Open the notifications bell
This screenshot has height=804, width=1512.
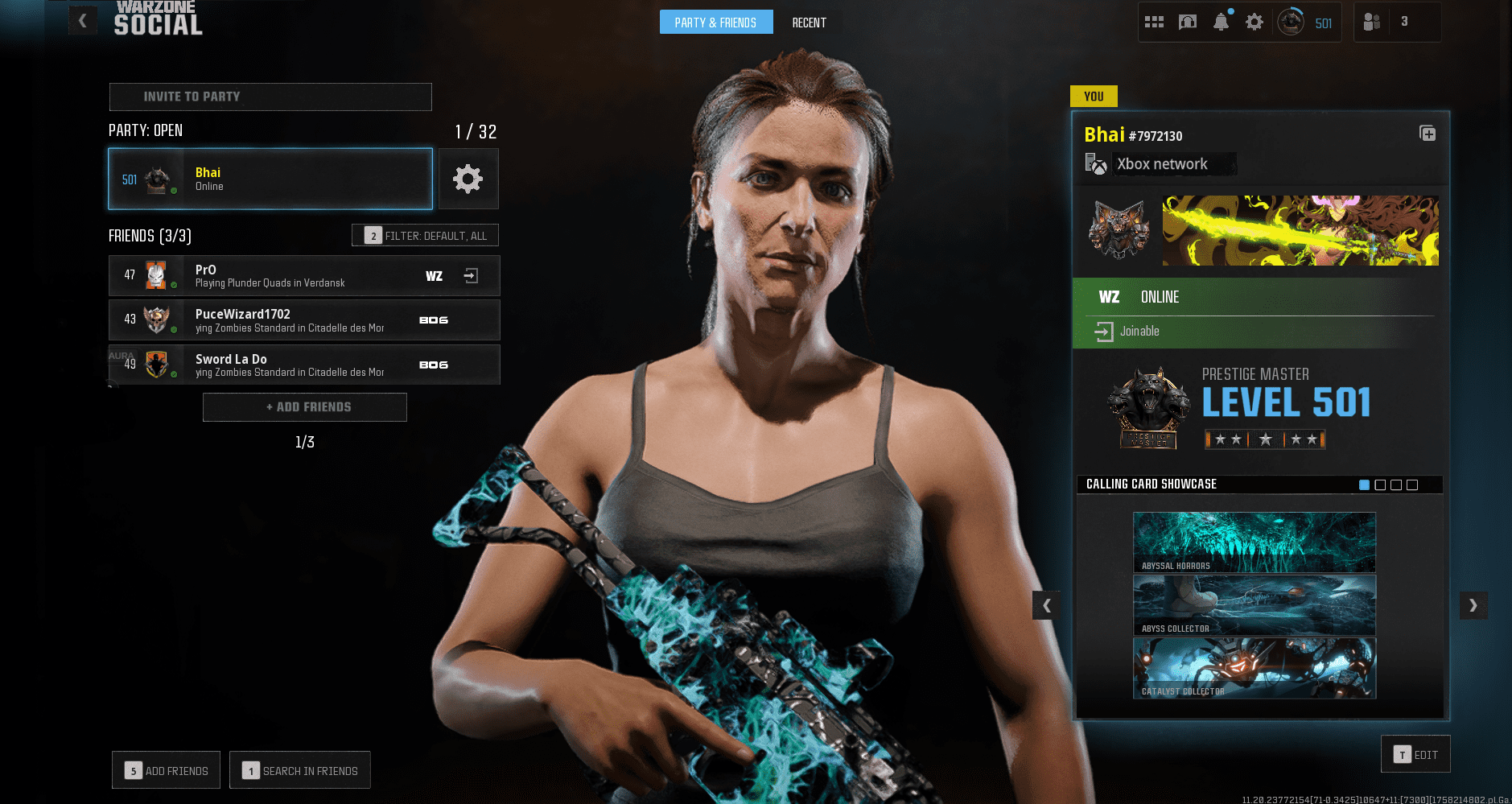pyautogui.click(x=1221, y=22)
